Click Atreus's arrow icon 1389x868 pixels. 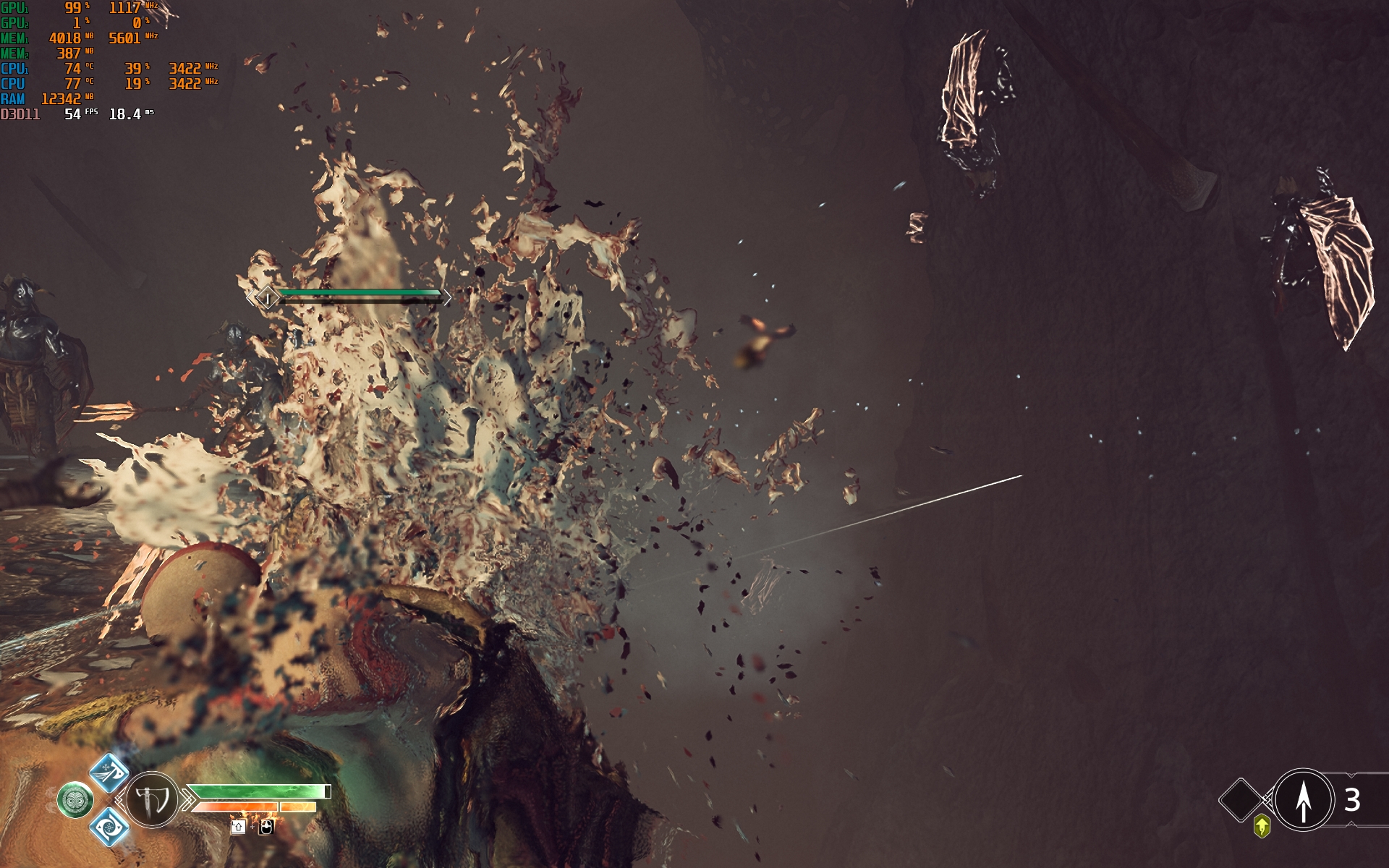(1303, 800)
